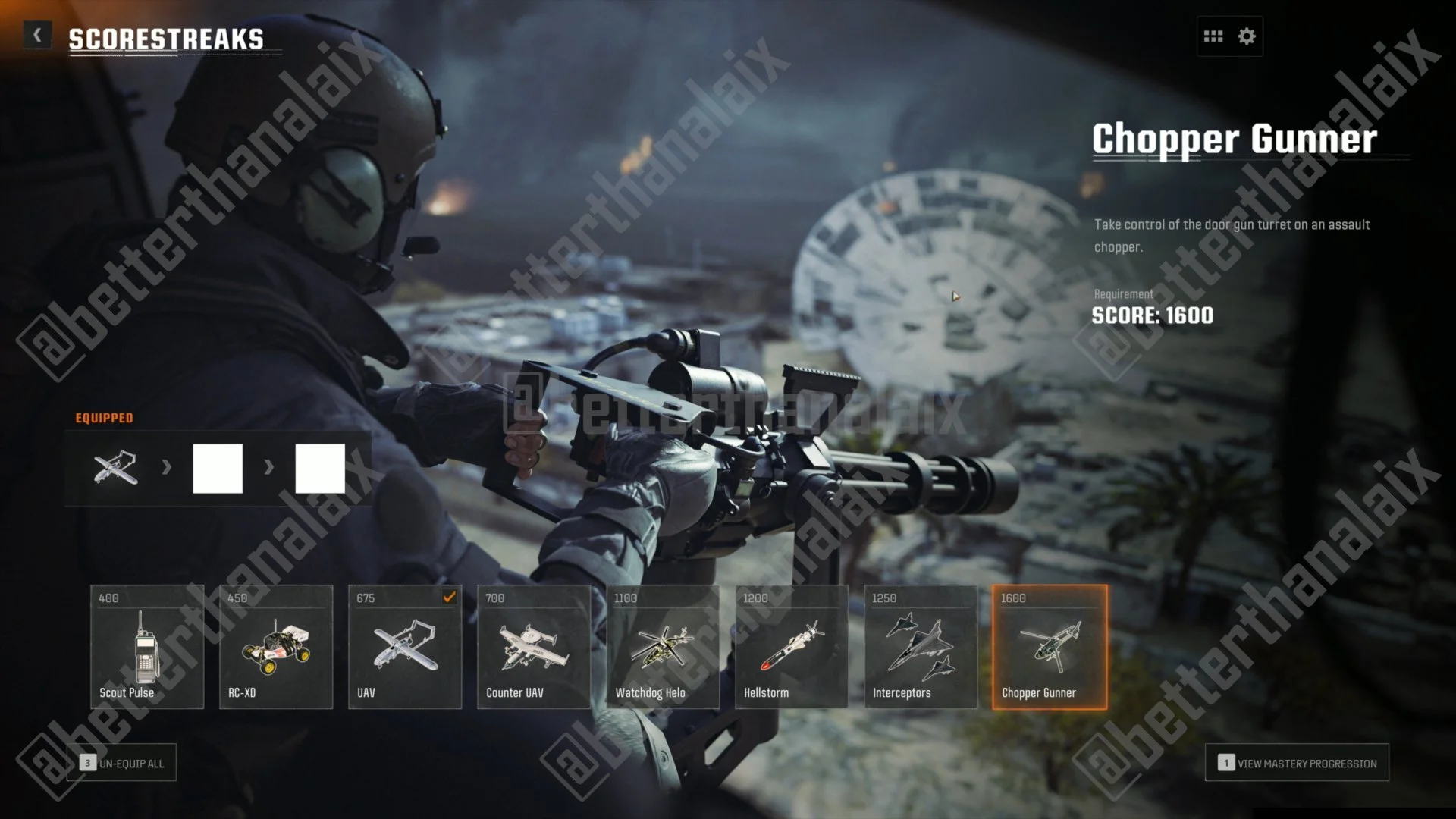The height and width of the screenshot is (819, 1456).
Task: Choose the Hellstorm missile scorestreak
Action: coord(792,647)
